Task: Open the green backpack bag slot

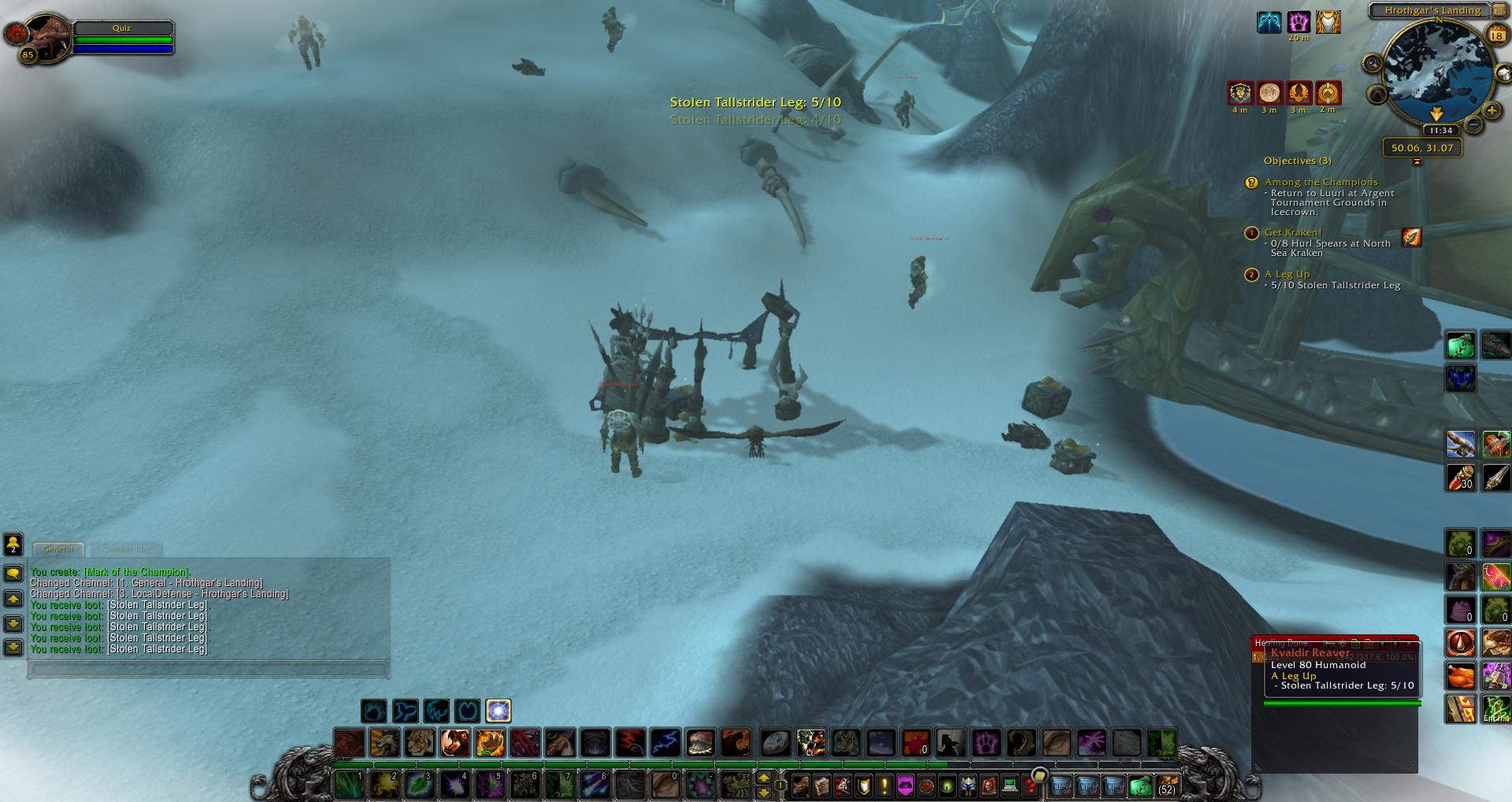Action: coord(1140,785)
